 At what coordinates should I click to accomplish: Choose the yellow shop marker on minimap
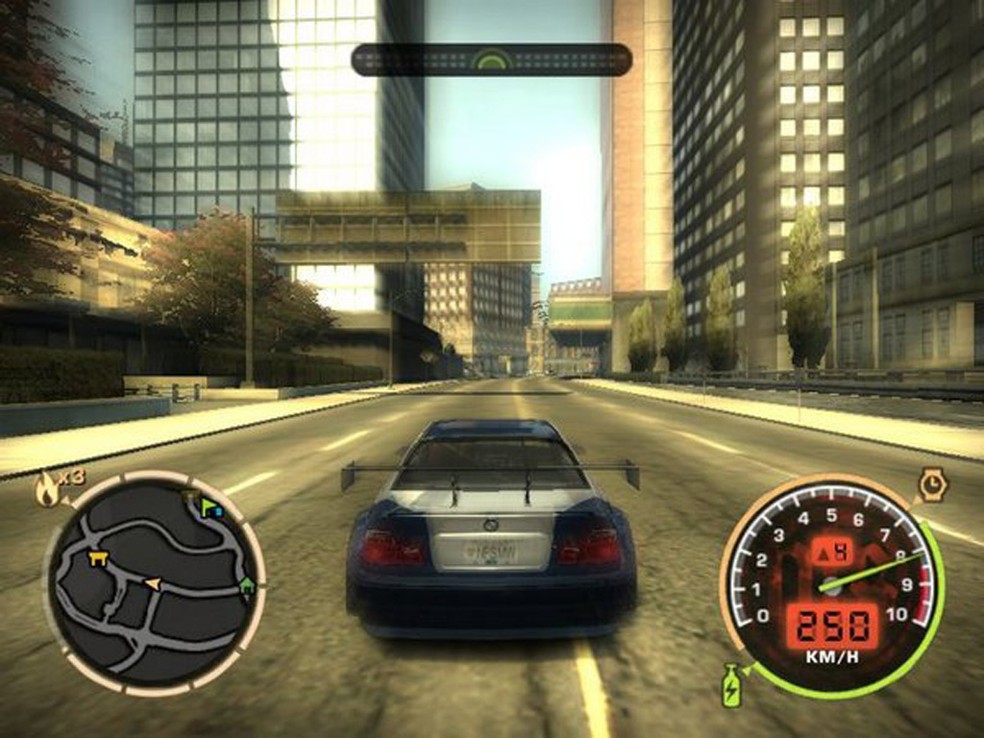point(98,556)
